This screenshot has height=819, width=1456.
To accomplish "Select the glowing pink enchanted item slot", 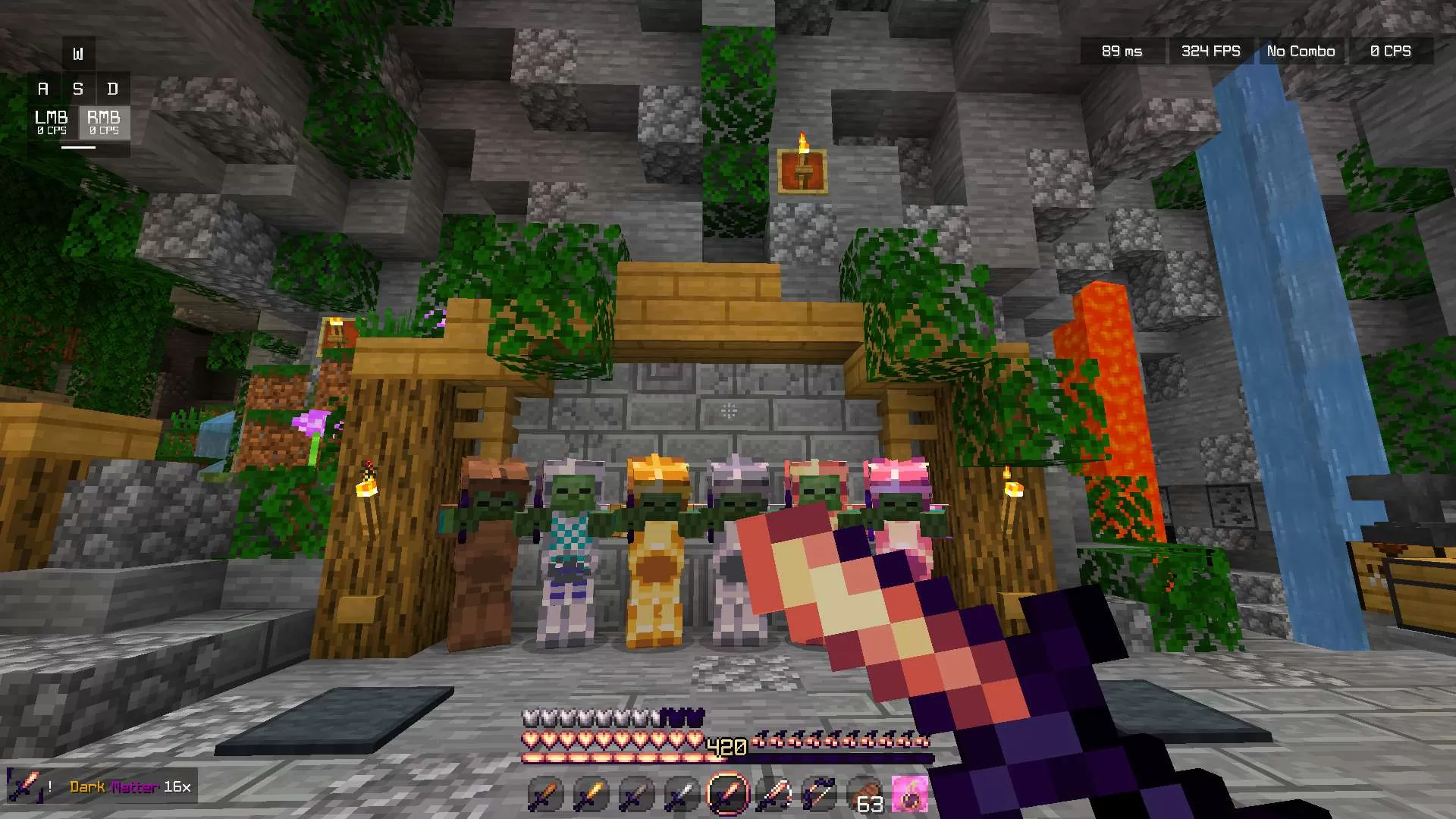I will coord(908,793).
